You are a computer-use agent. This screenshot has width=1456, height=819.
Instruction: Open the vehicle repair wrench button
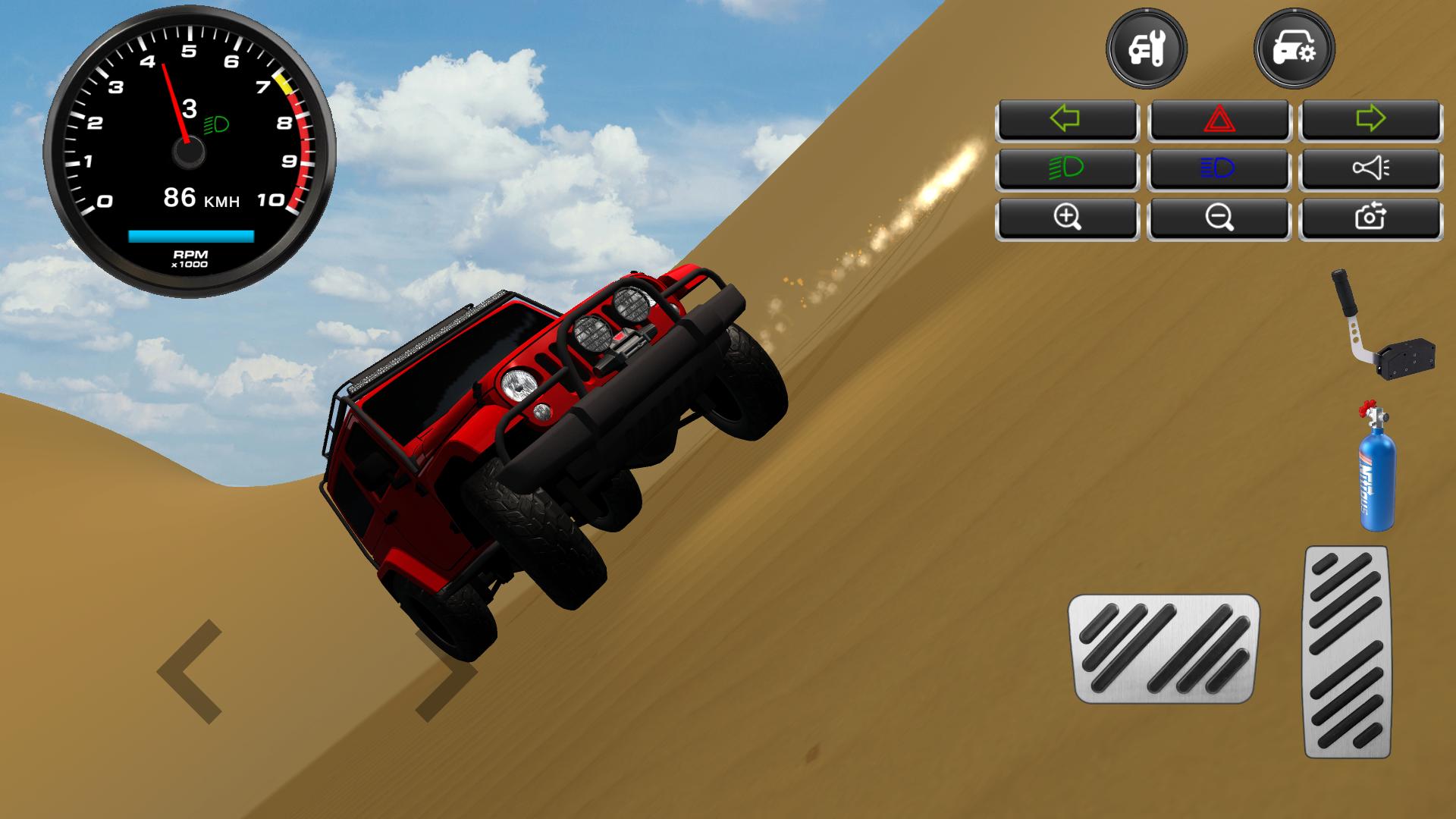tap(1146, 50)
